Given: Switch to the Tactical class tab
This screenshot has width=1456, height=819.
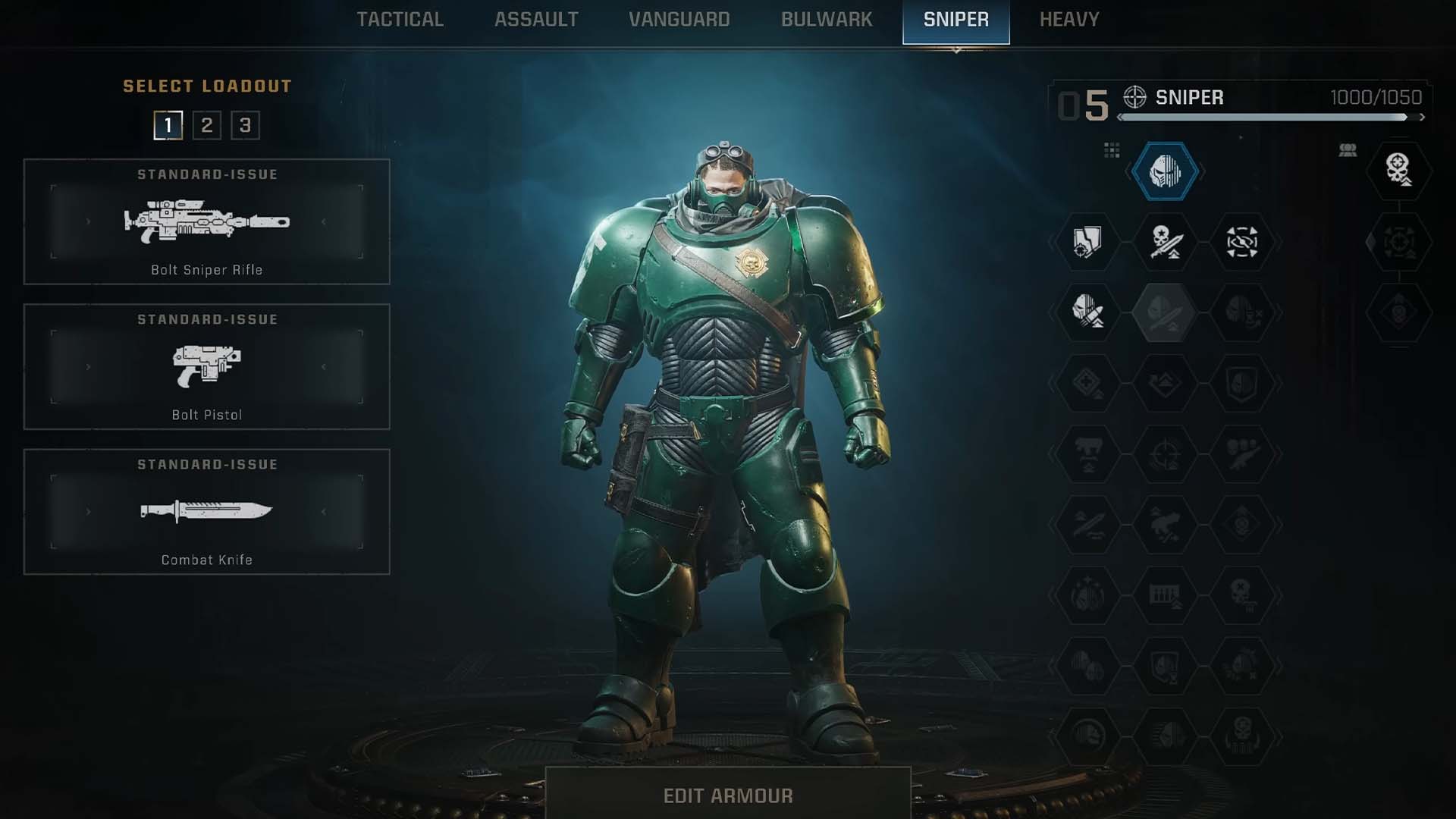Looking at the screenshot, I should click(x=400, y=20).
